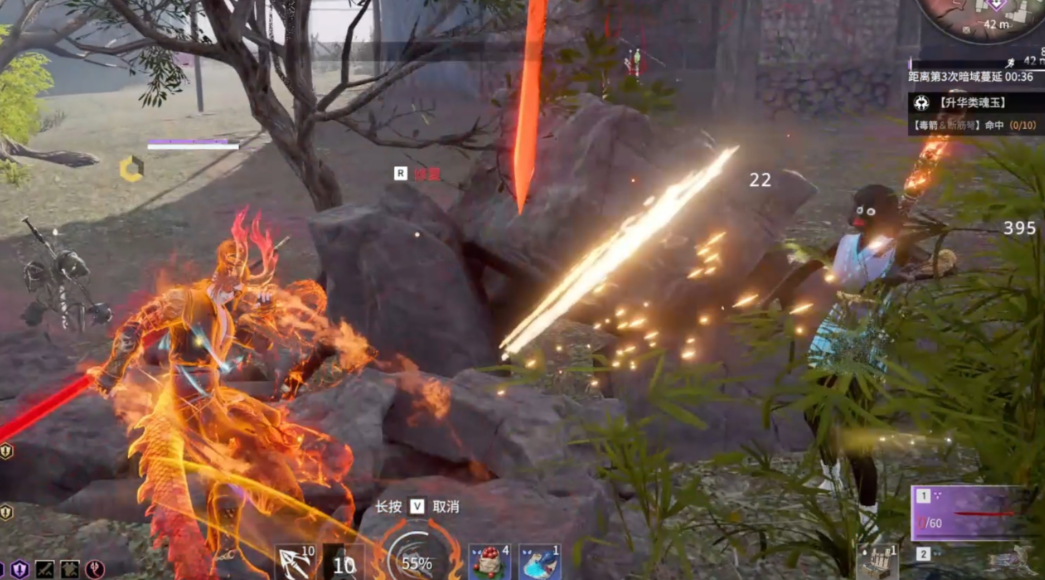Image resolution: width=1045 pixels, height=580 pixels.
Task: Use the red berry food bag
Action: point(490,562)
